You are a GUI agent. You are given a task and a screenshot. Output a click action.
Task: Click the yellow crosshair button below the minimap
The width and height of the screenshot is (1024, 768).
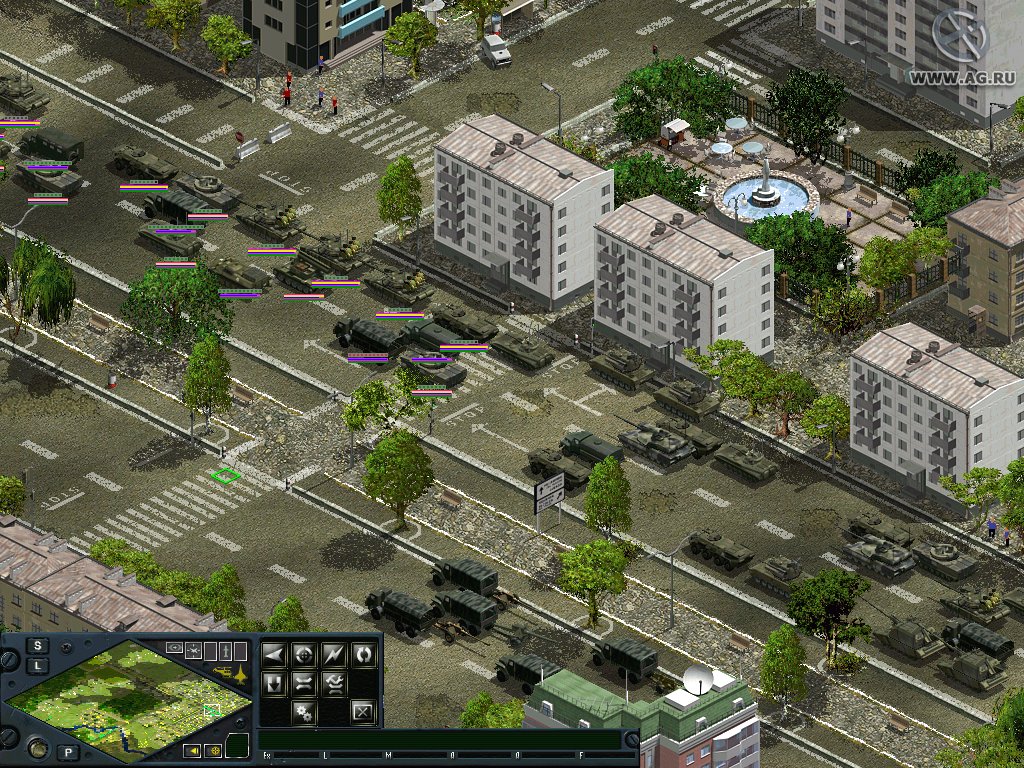point(212,750)
